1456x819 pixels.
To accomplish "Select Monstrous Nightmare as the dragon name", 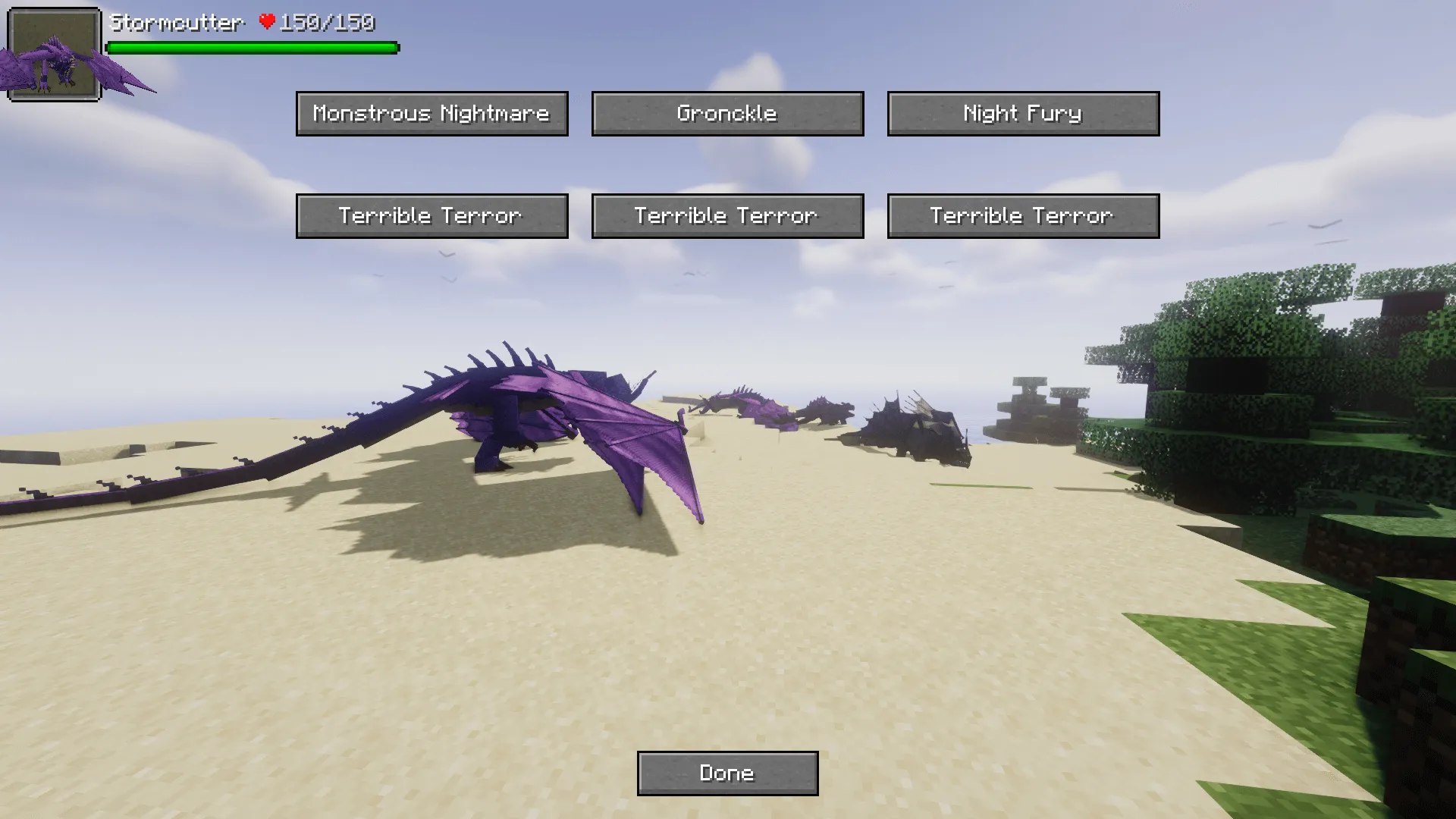I will point(431,113).
